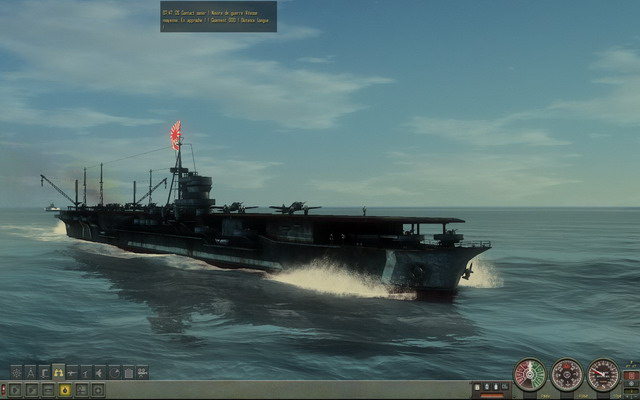The image size is (640, 400).
Task: Set heading on the compass dial
Action: 567,375
